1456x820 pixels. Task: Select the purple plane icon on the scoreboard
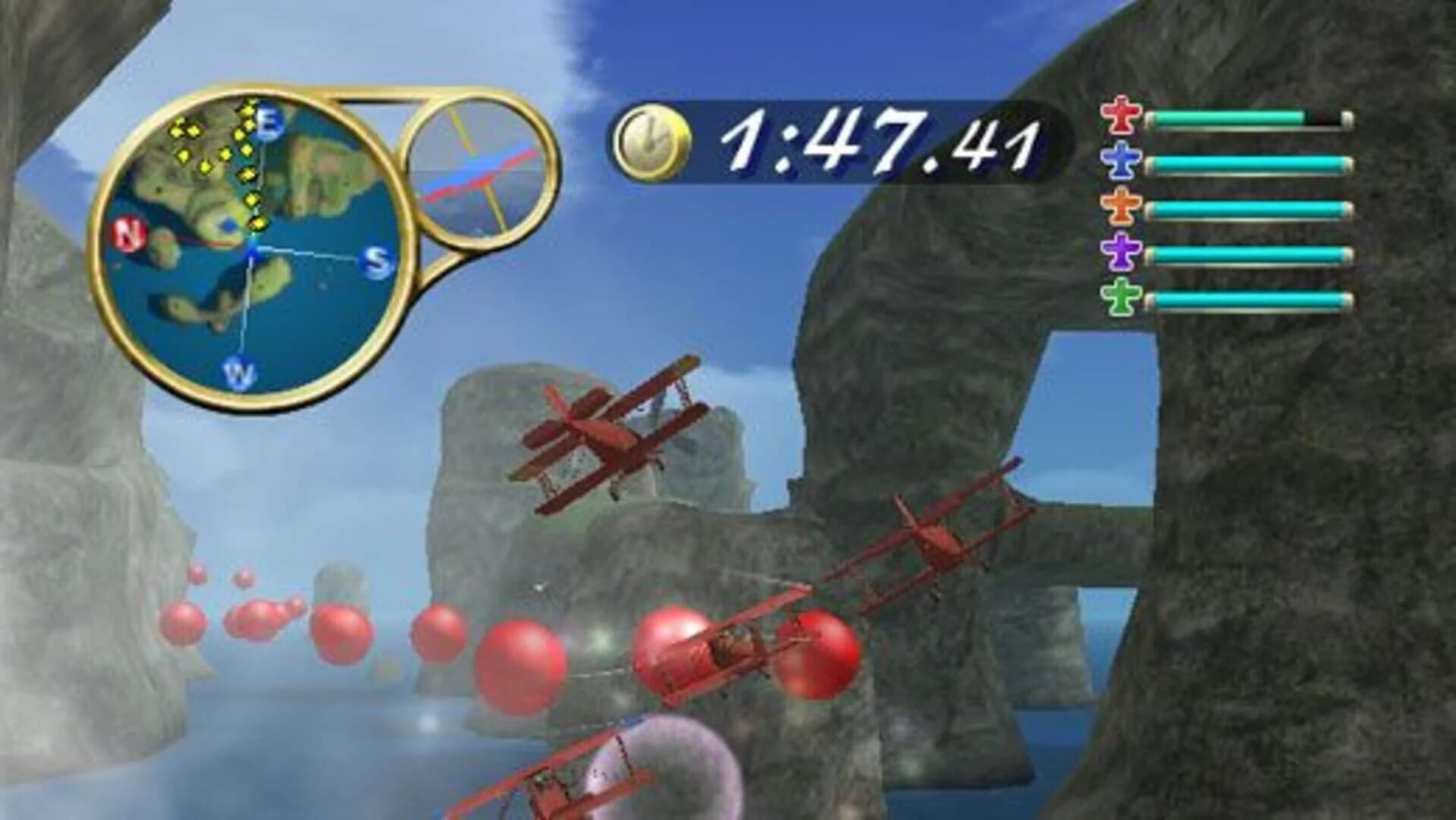(x=1122, y=251)
